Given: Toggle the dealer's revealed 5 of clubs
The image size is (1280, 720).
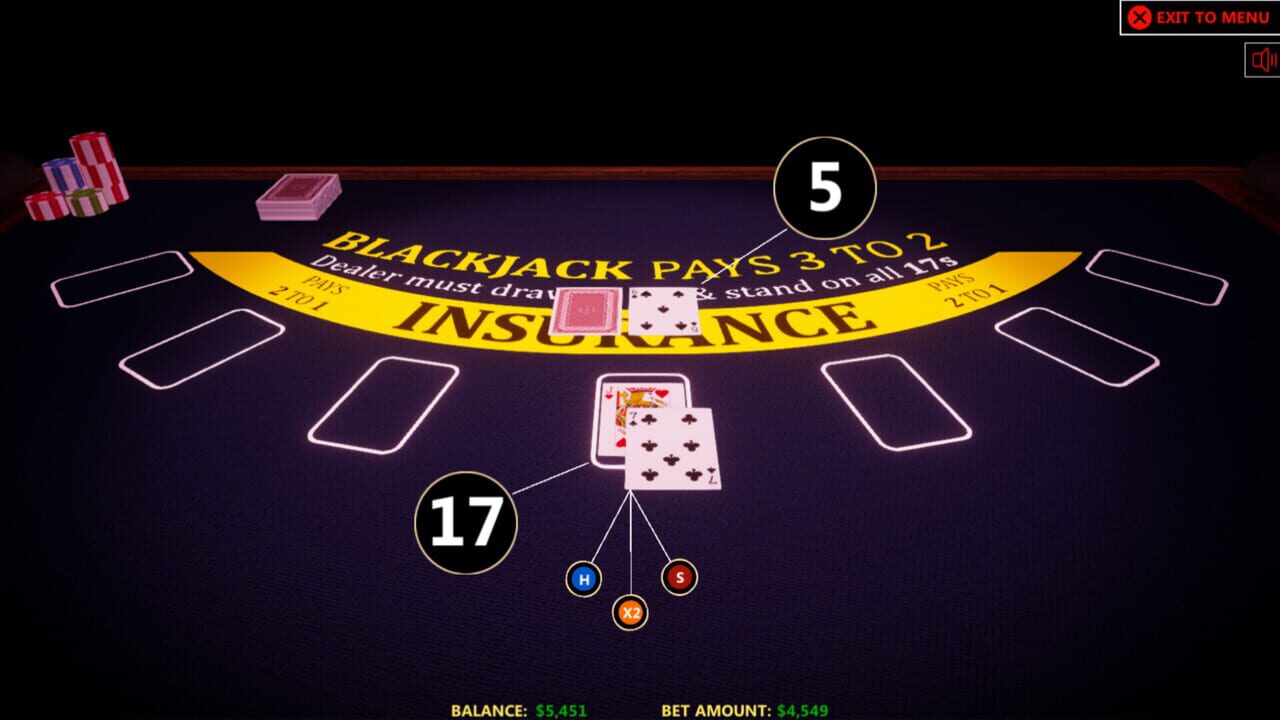Looking at the screenshot, I should (665, 310).
